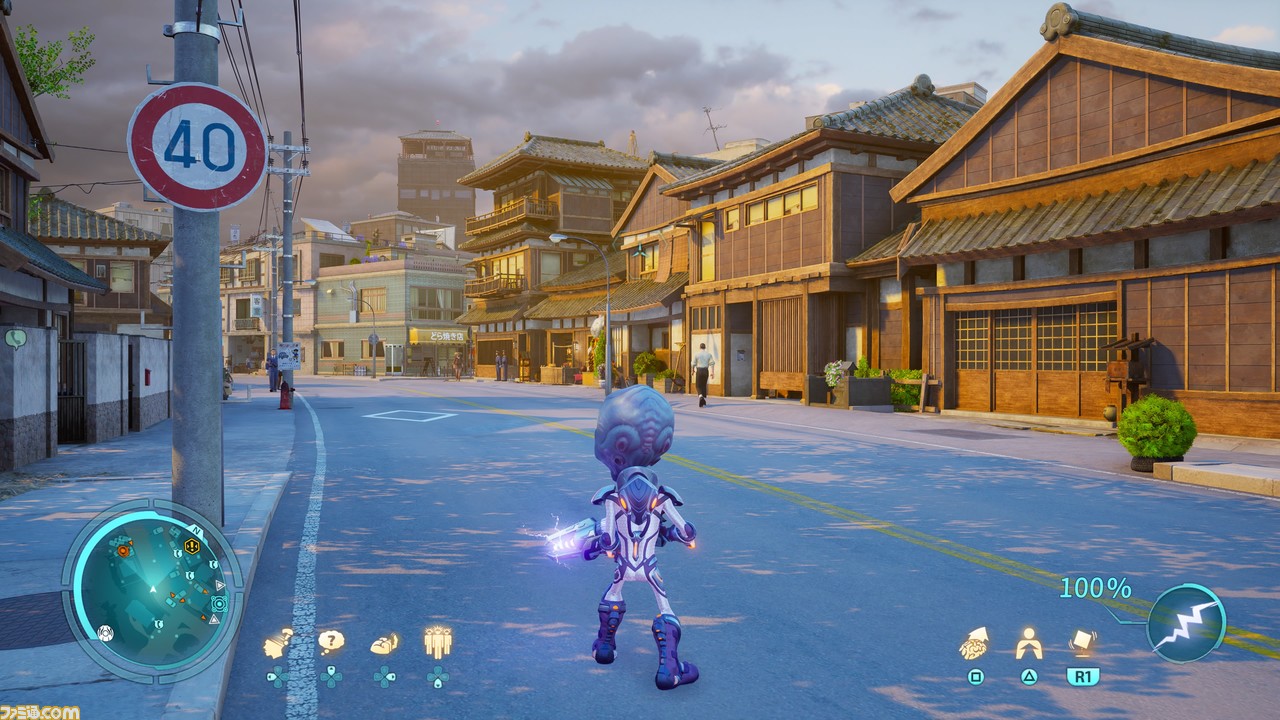Click the spider-like emblem on minimap edge

(x=105, y=632)
